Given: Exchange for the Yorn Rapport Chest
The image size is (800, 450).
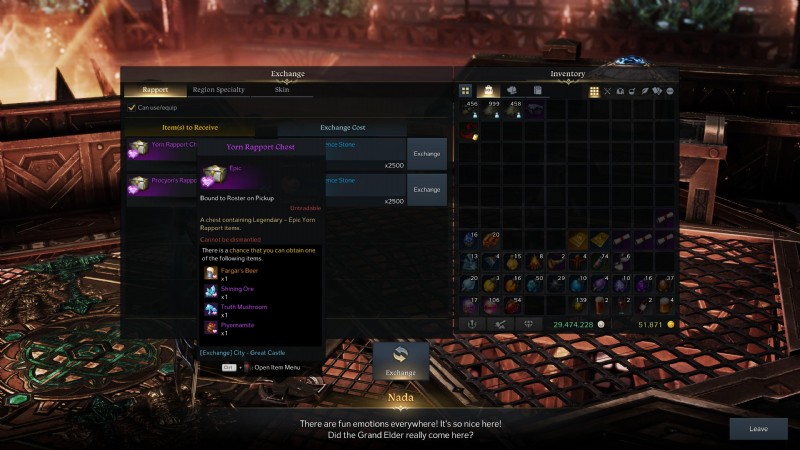Looking at the screenshot, I should pyautogui.click(x=427, y=154).
